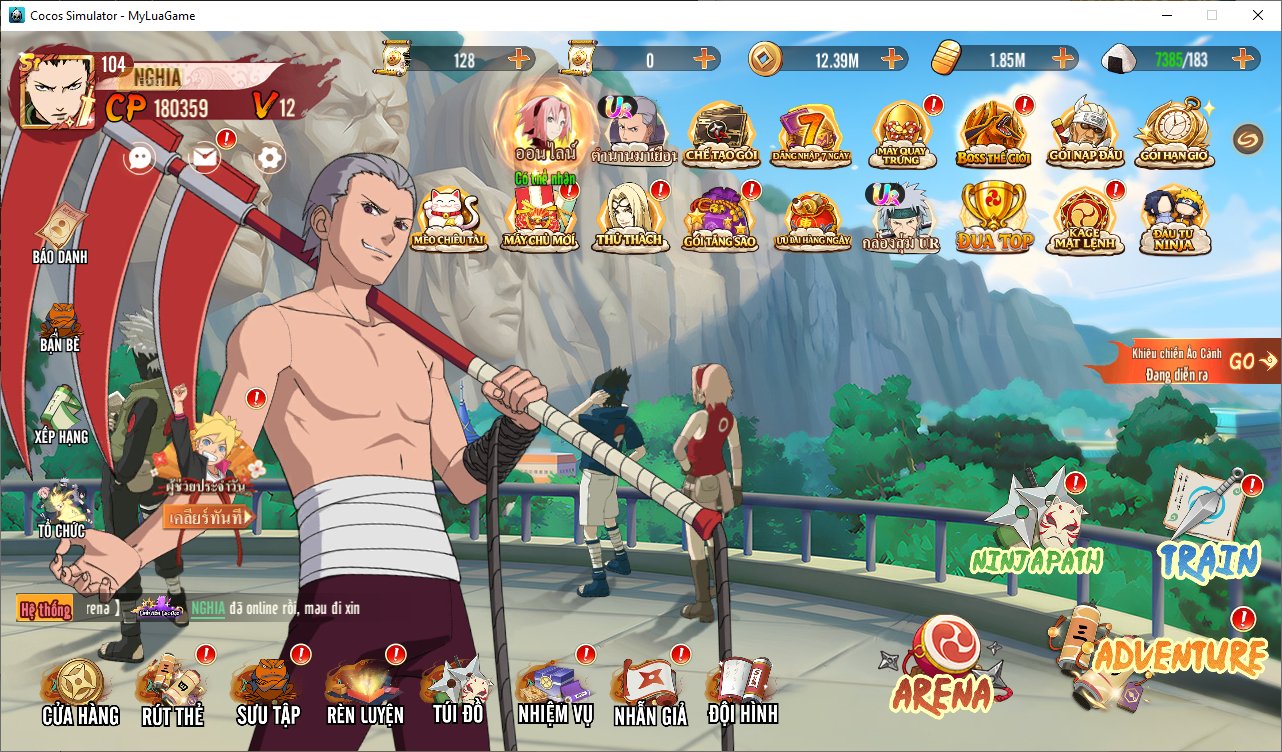The image size is (1282, 752).
Task: Open the ĐỘI HÌNH team formation
Action: tap(741, 688)
